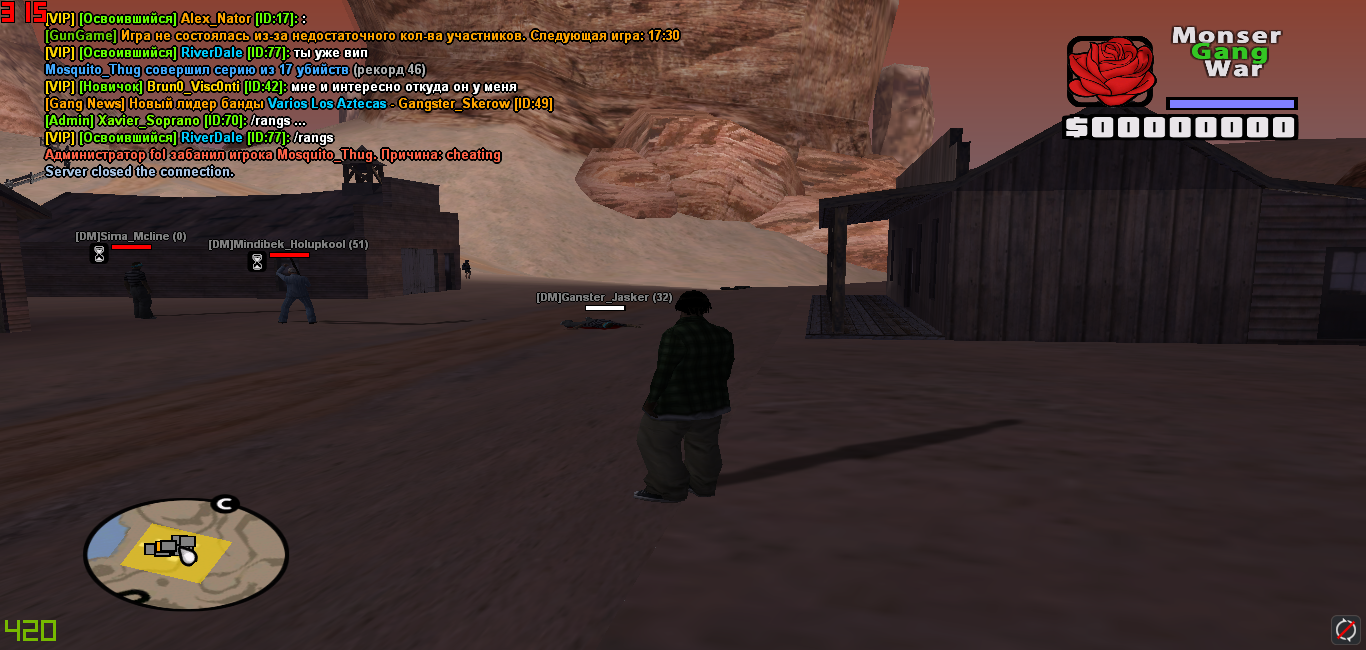
Task: Select the north compass marker on the minimap
Action: [x=223, y=503]
